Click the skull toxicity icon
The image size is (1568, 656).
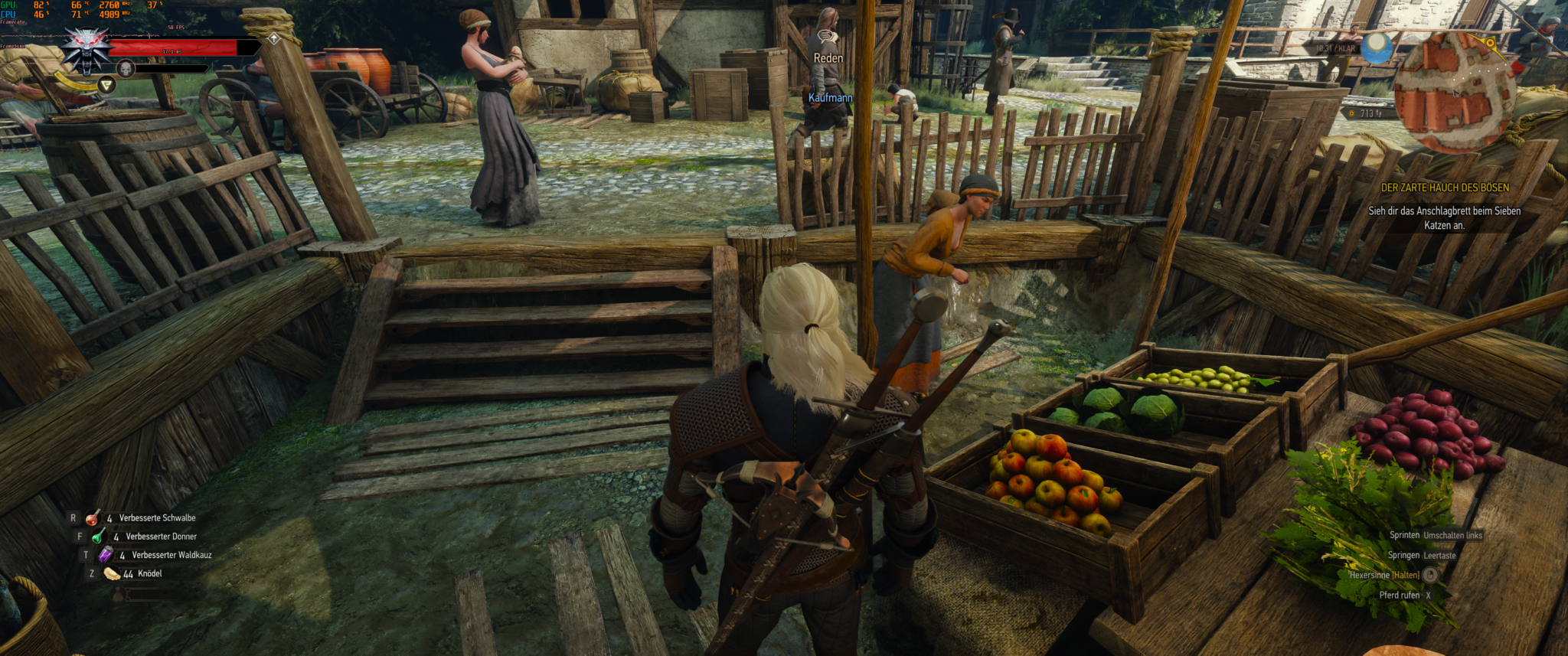125,70
